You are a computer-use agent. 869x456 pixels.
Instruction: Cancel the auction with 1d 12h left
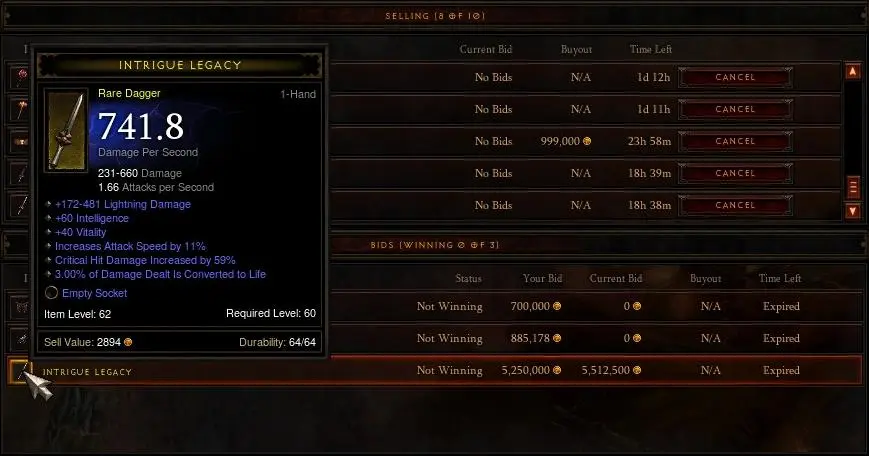coord(735,77)
